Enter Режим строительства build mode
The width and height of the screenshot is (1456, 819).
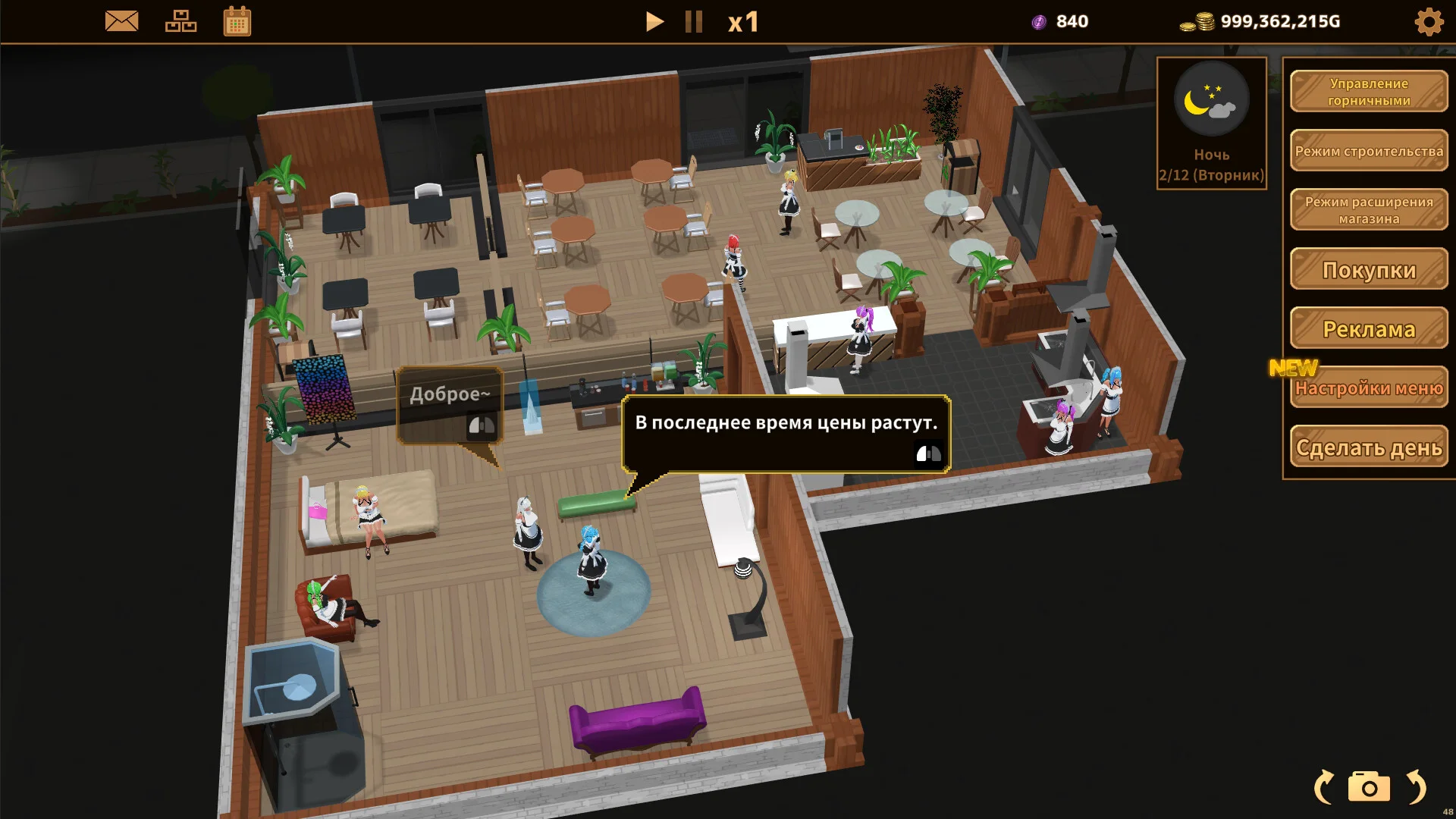coord(1369,151)
